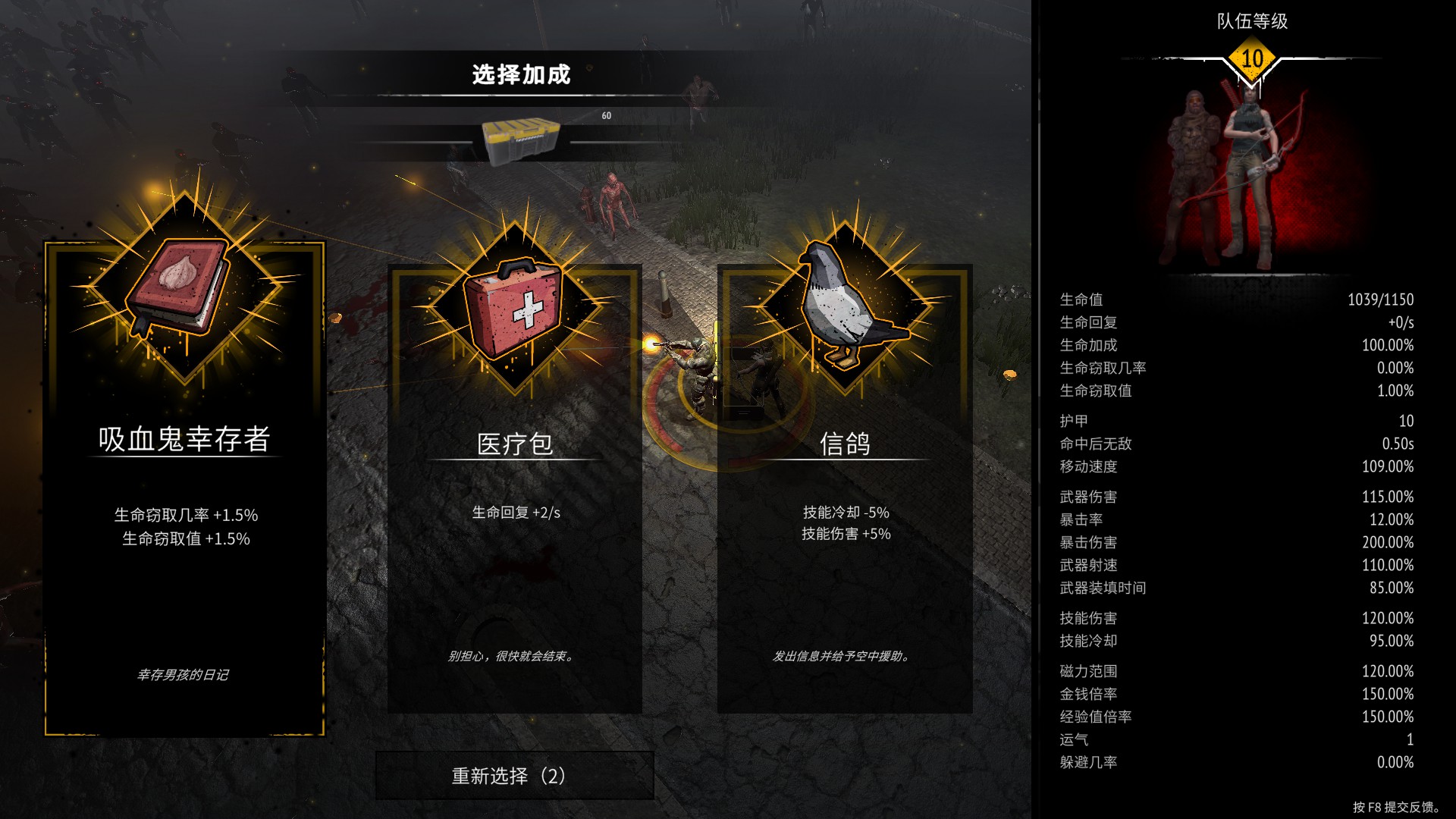The height and width of the screenshot is (819, 1456).
Task: Click the 选择加成 title banner
Action: 520,74
